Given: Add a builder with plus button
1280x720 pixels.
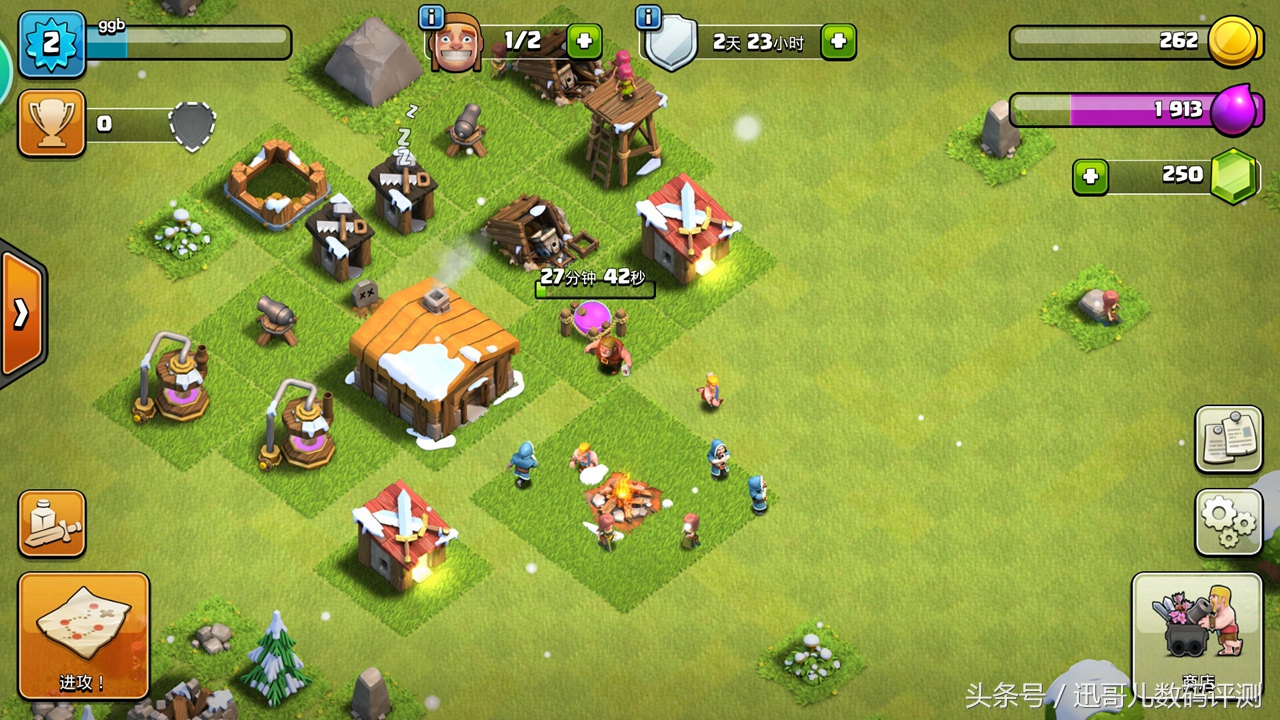Looking at the screenshot, I should point(584,41).
